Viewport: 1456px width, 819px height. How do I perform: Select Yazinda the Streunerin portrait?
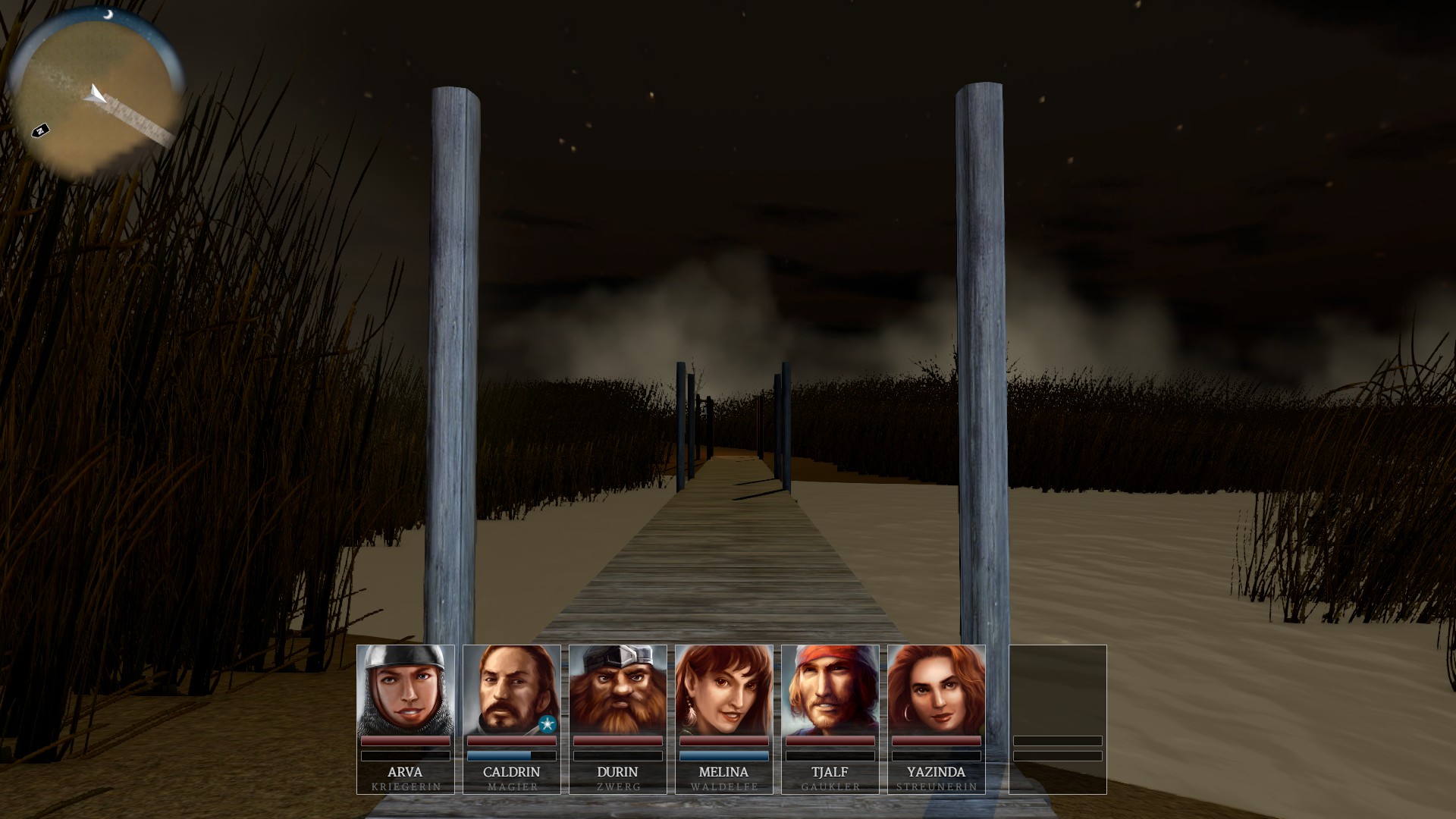[937, 690]
